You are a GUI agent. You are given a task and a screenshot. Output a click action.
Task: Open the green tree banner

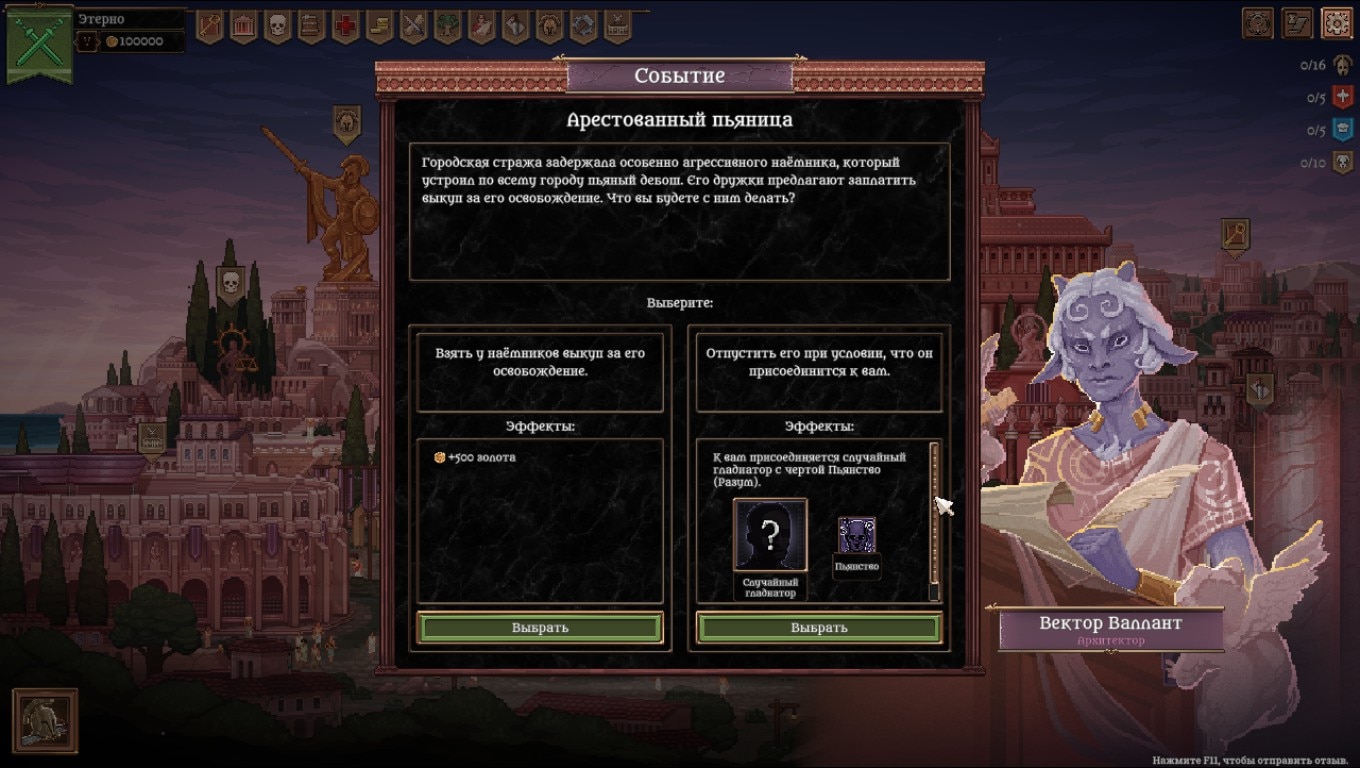click(447, 26)
